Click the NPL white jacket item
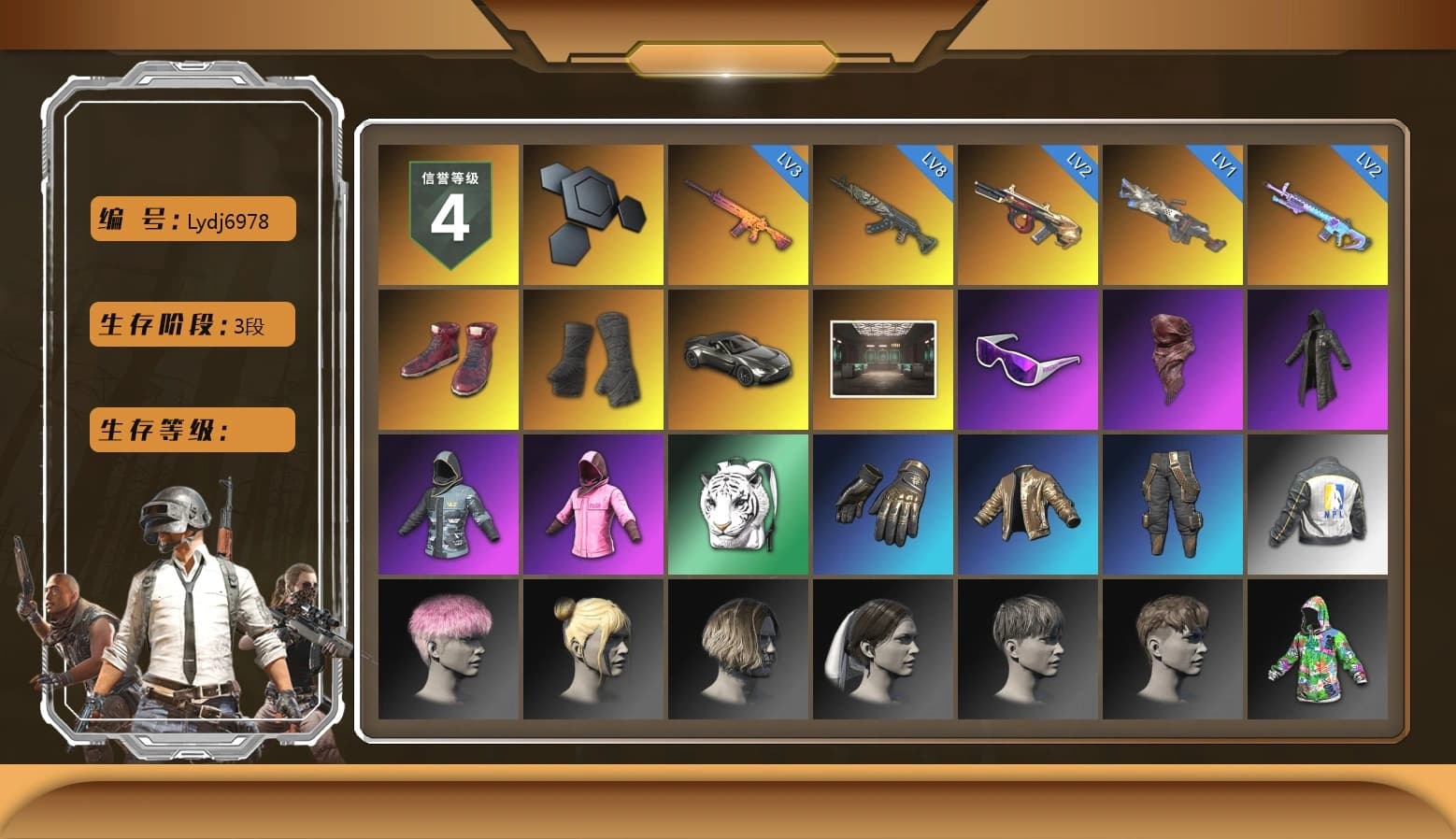1456x839 pixels. [x=1319, y=505]
